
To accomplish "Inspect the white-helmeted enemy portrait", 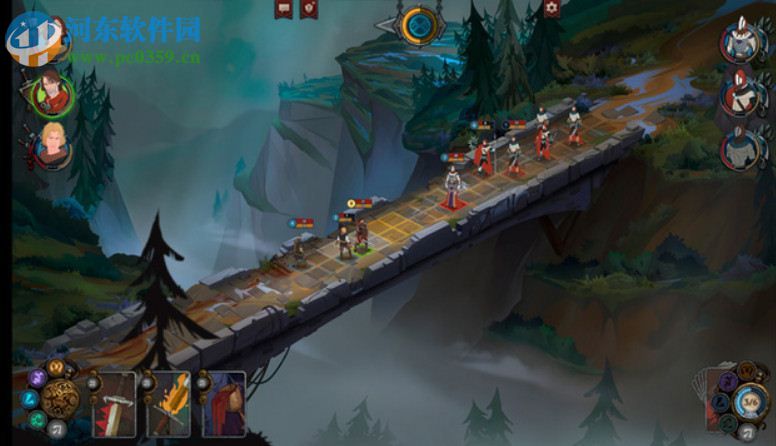I will tap(742, 40).
